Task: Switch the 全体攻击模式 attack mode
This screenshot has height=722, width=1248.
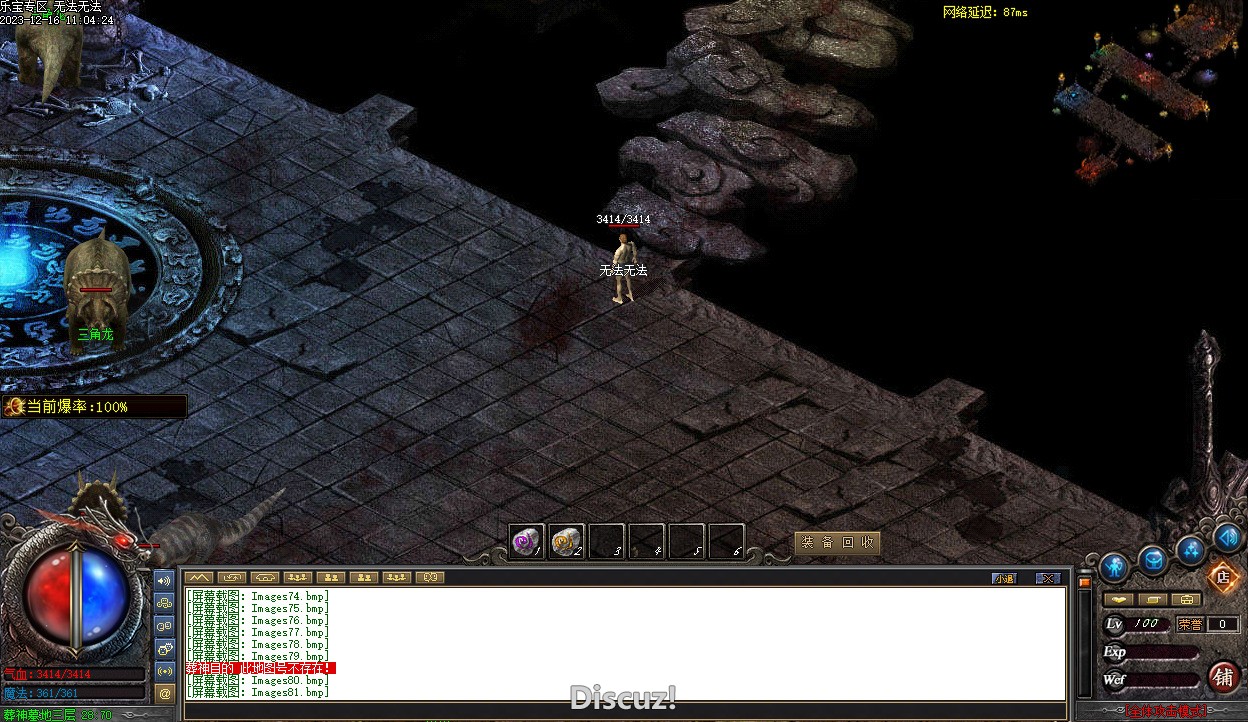Action: [x=1166, y=712]
